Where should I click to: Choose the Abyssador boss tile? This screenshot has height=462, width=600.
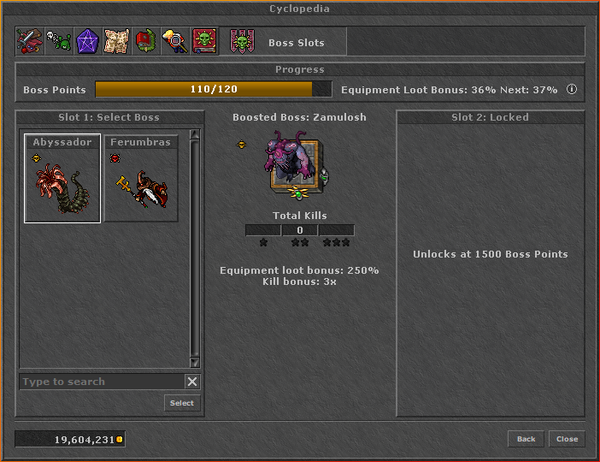(63, 178)
